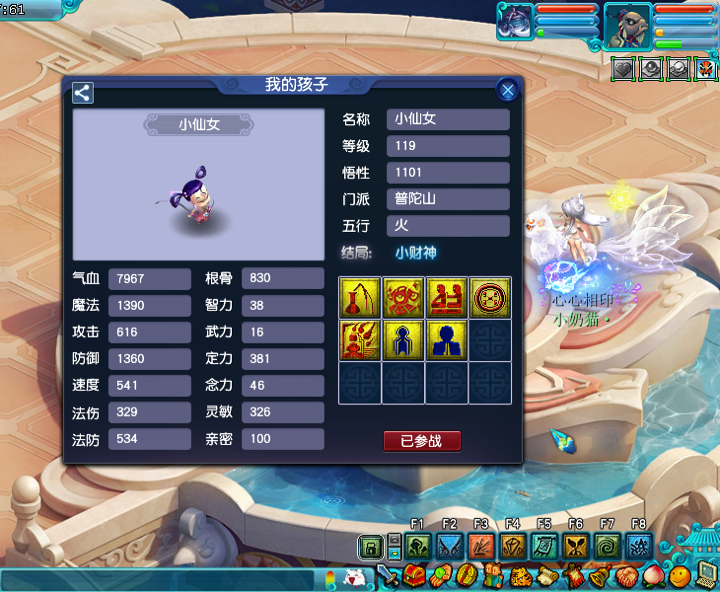Viewport: 720px width, 592px height.
Task: Click the bird-masked character portrait
Action: [627, 25]
